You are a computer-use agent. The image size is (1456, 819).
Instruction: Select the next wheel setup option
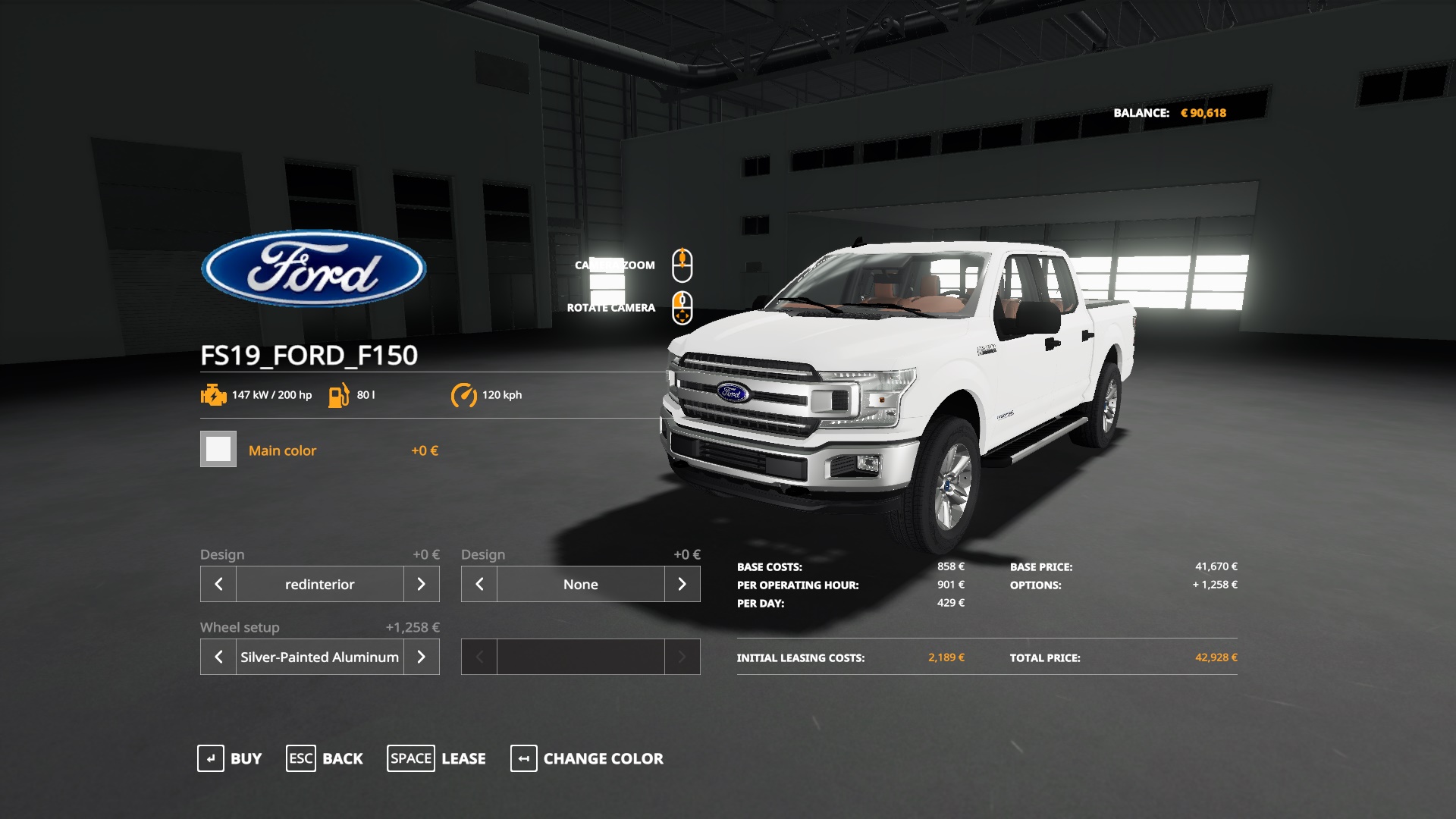pos(422,657)
